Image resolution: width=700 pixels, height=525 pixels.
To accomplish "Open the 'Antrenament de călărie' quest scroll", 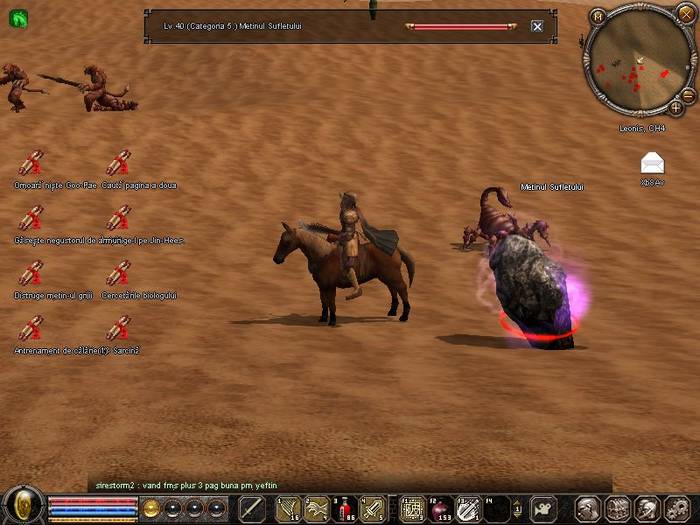I will click(31, 328).
